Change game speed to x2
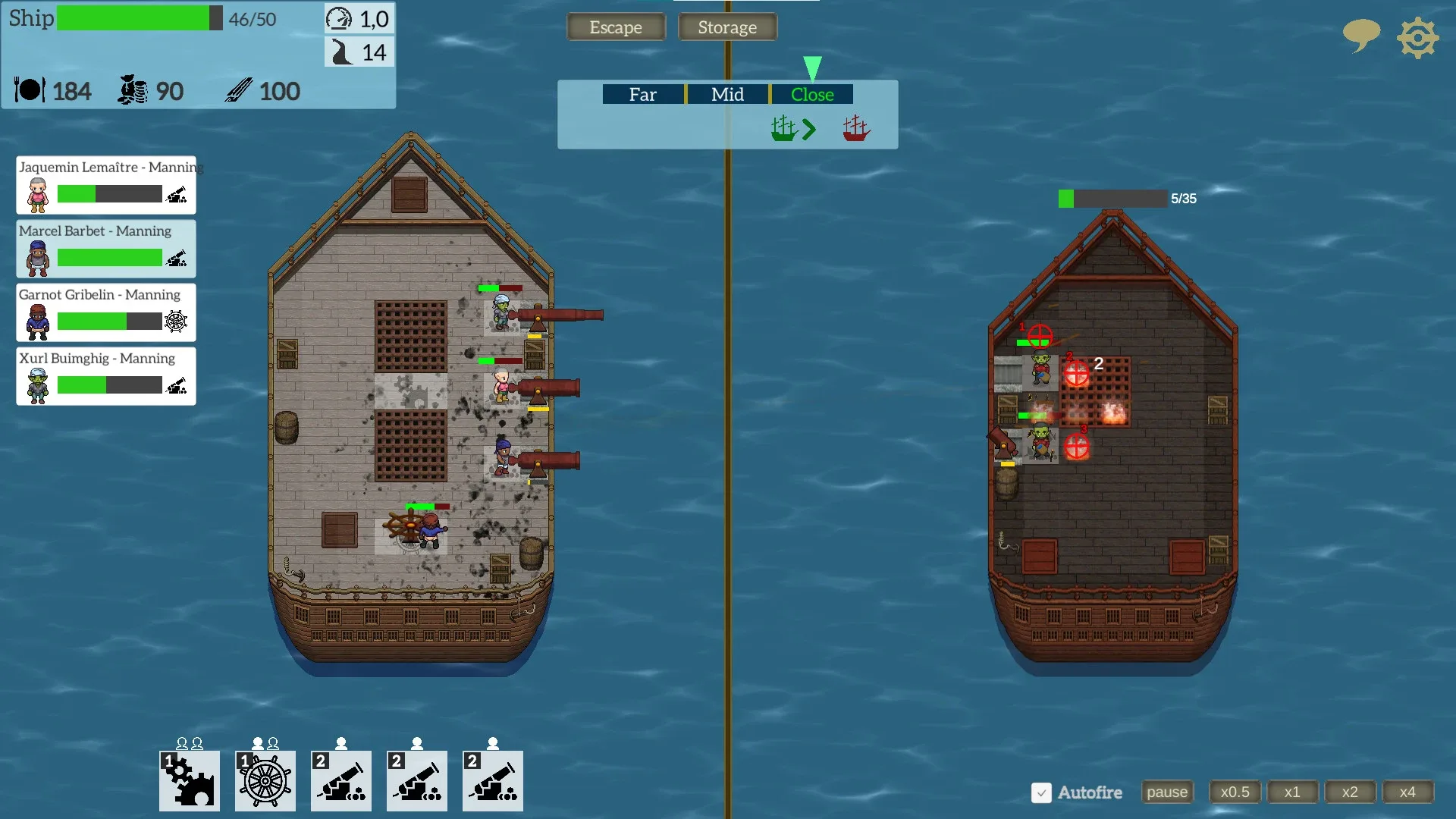The width and height of the screenshot is (1456, 819). coord(1350,792)
